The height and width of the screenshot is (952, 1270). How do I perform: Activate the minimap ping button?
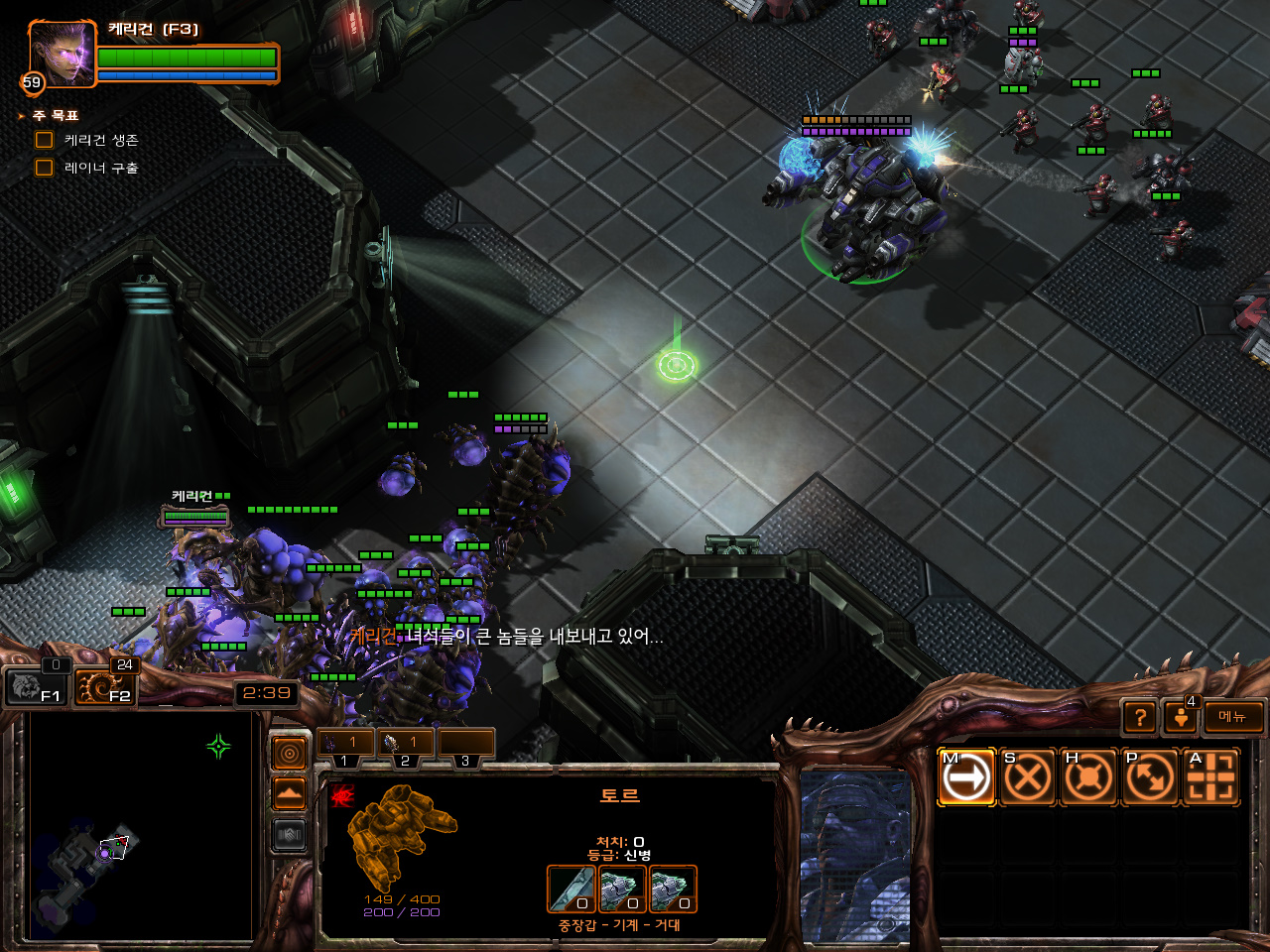[289, 755]
